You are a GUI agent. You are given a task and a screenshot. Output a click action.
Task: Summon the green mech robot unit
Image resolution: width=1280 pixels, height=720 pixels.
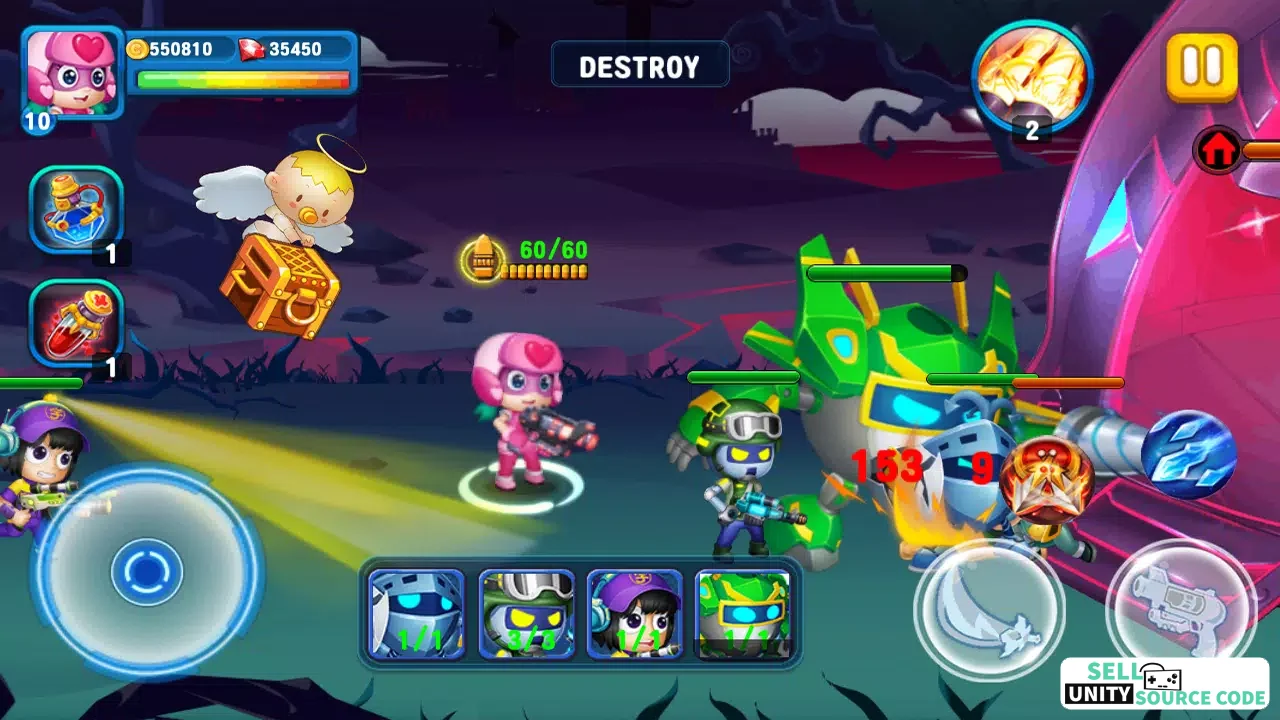click(x=743, y=613)
